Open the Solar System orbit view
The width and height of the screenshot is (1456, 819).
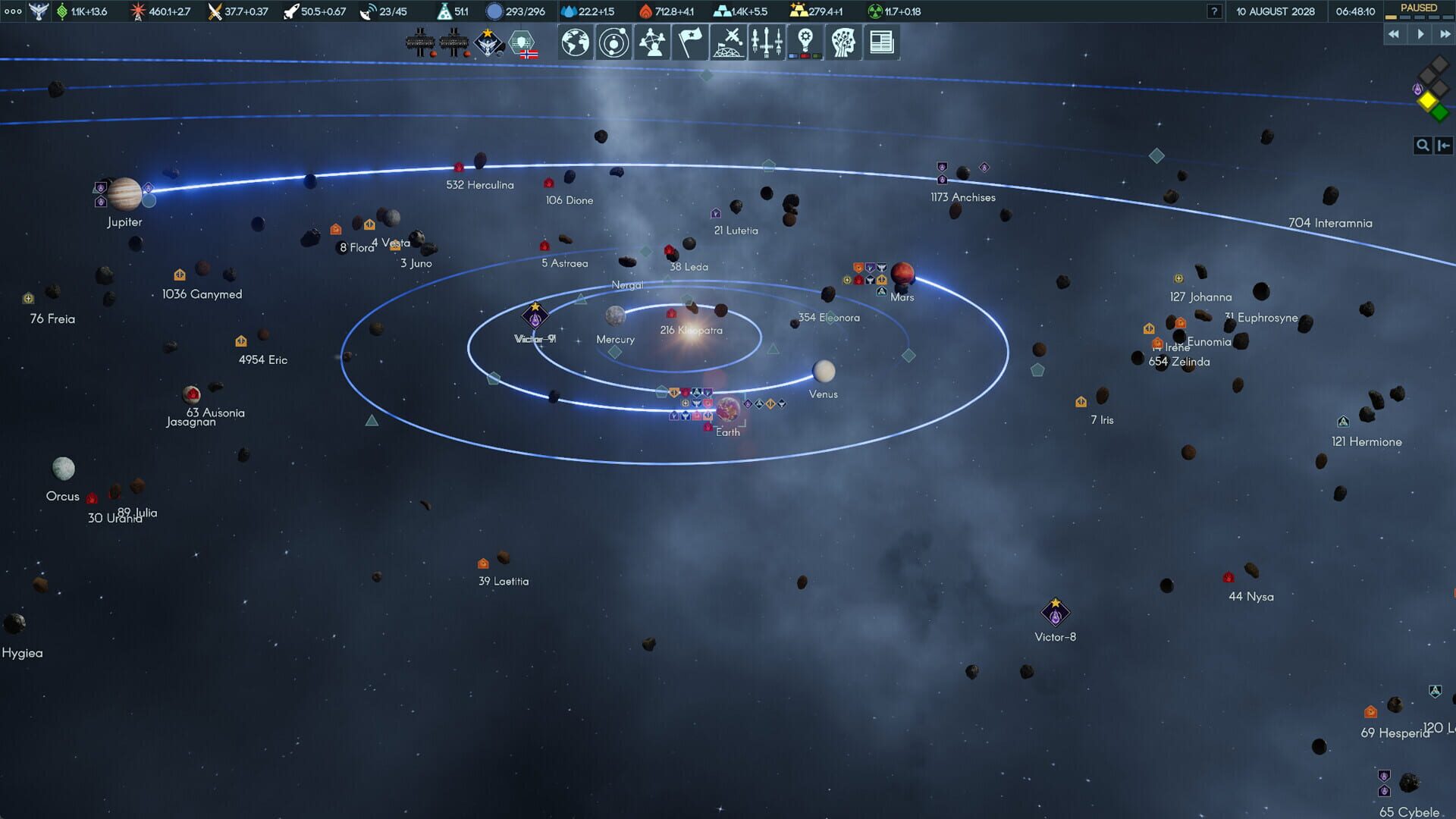pos(613,42)
